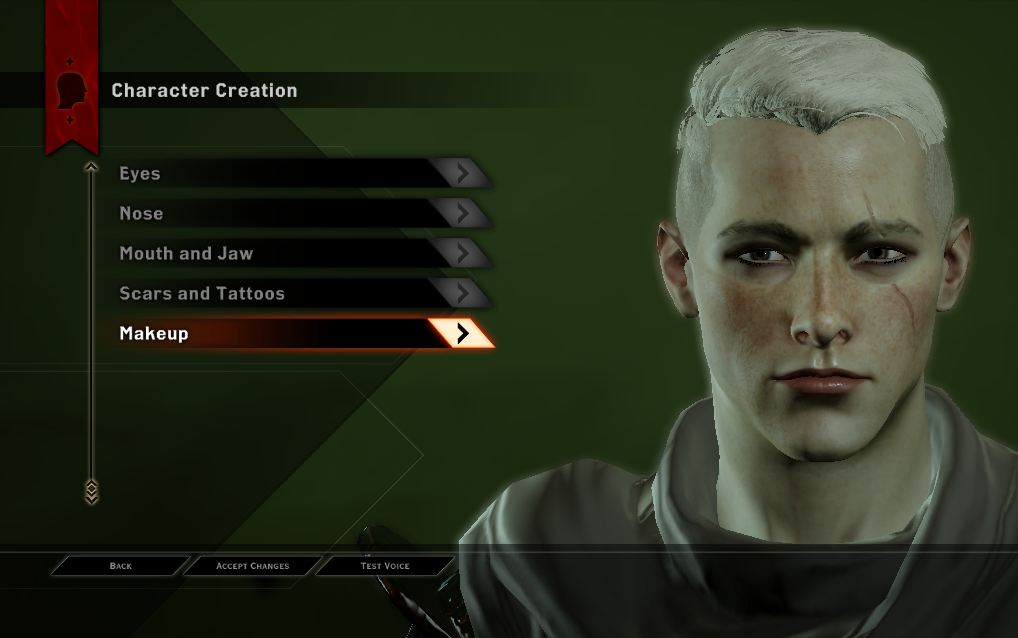Screen dimensions: 1018x638
Task: Select the Nose menu entry
Action: (300, 214)
